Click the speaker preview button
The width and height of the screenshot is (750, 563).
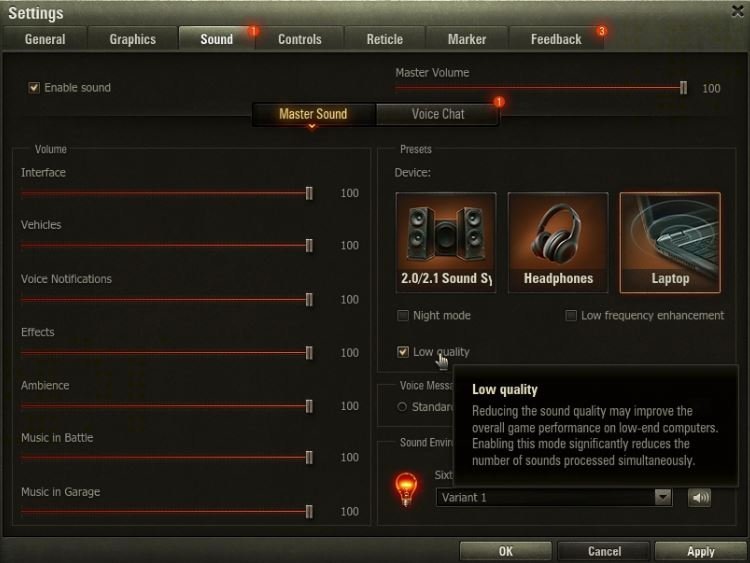tap(699, 497)
